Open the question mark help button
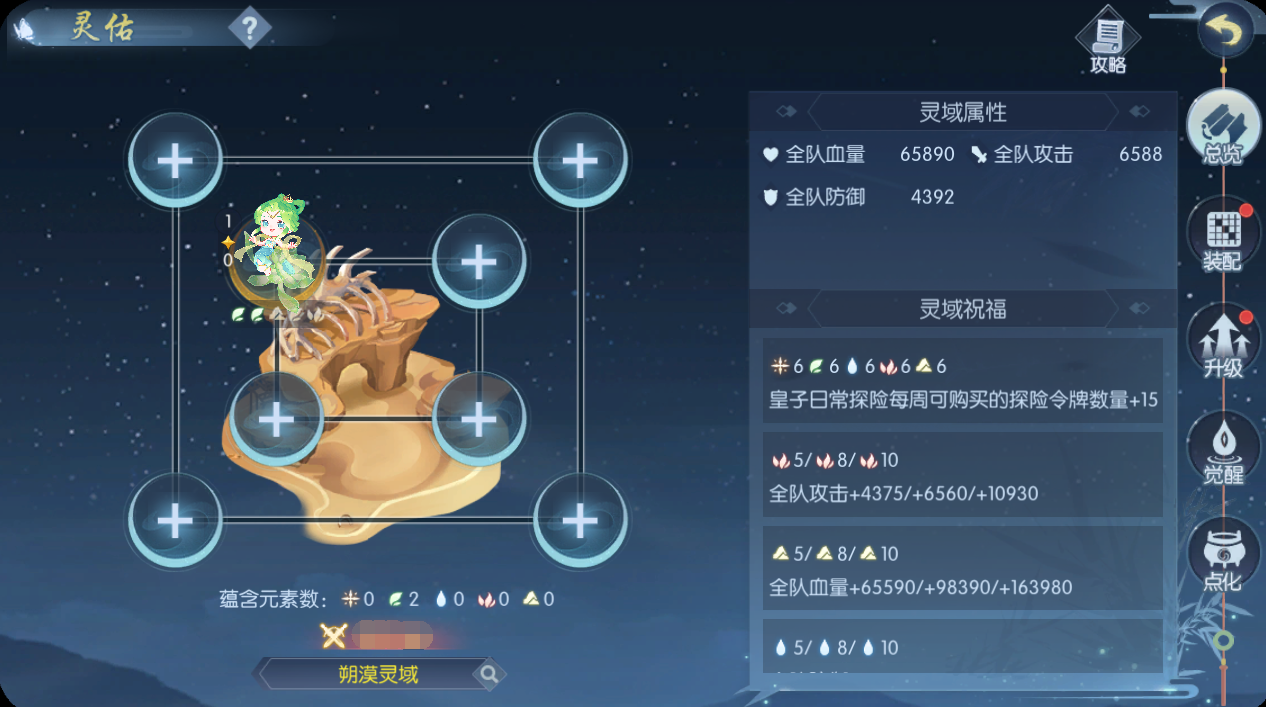The height and width of the screenshot is (707, 1266). [x=249, y=27]
